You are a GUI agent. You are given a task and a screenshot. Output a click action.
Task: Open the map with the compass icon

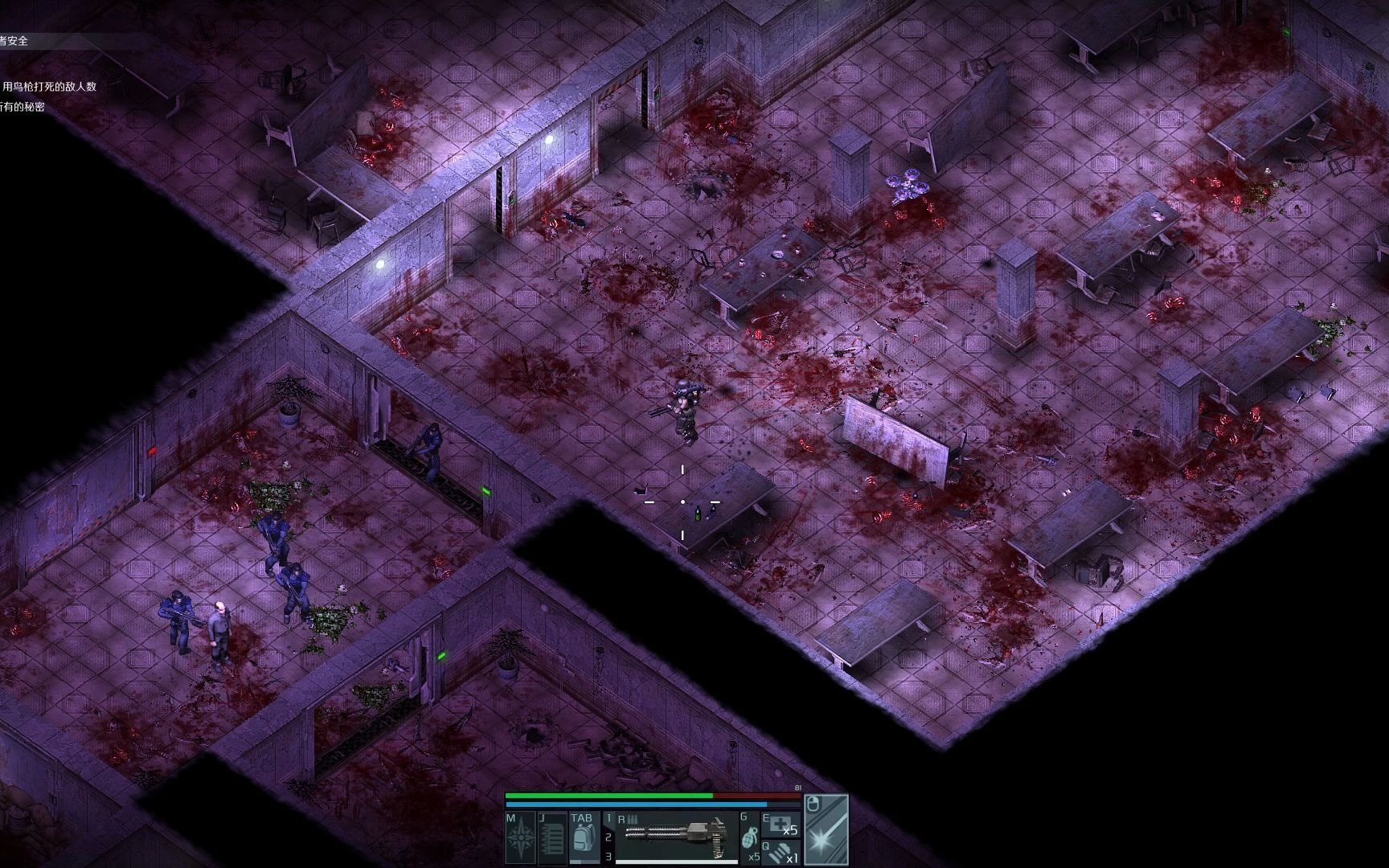(x=521, y=838)
